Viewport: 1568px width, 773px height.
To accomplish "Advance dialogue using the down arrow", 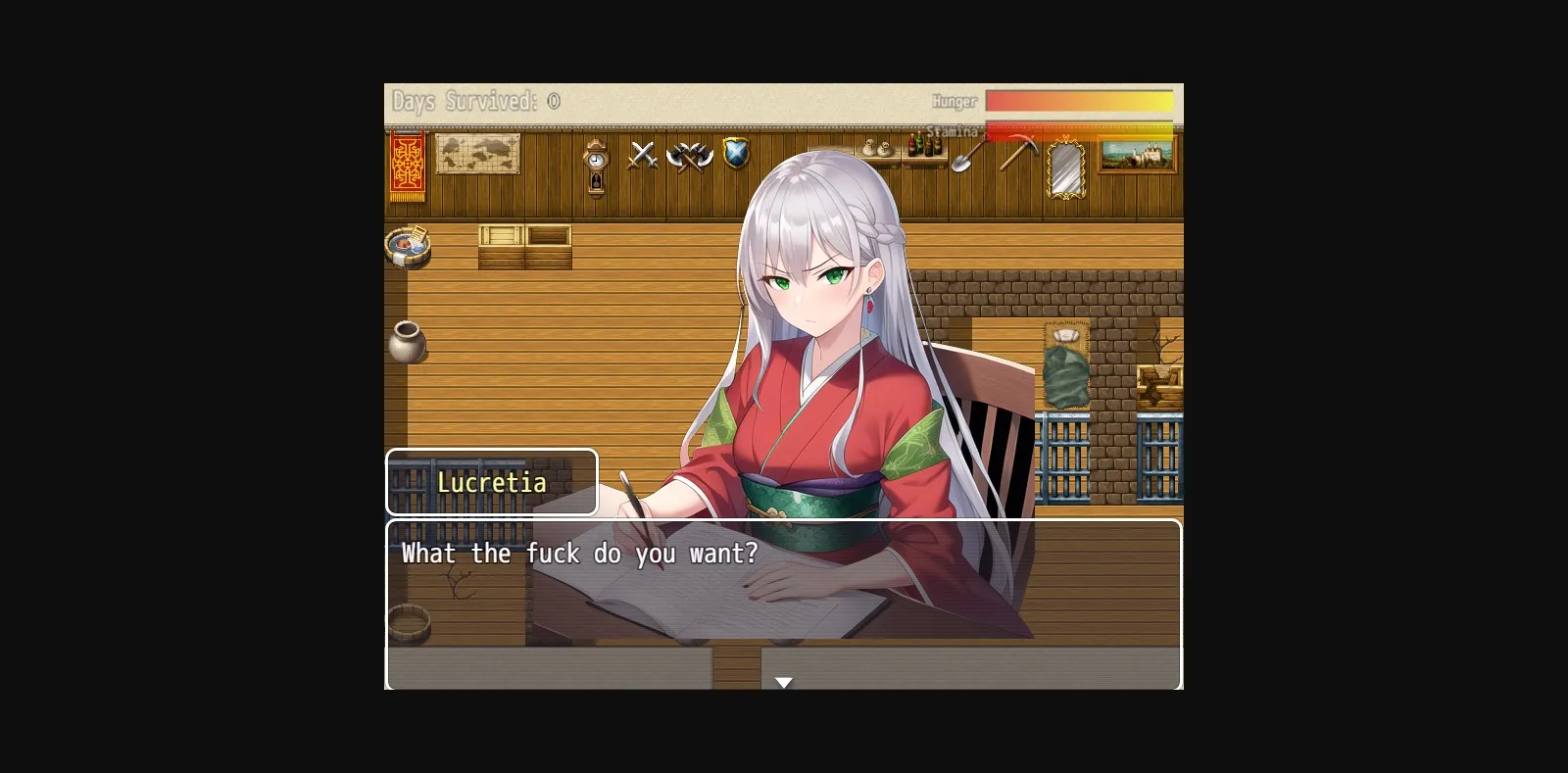I will [x=784, y=681].
